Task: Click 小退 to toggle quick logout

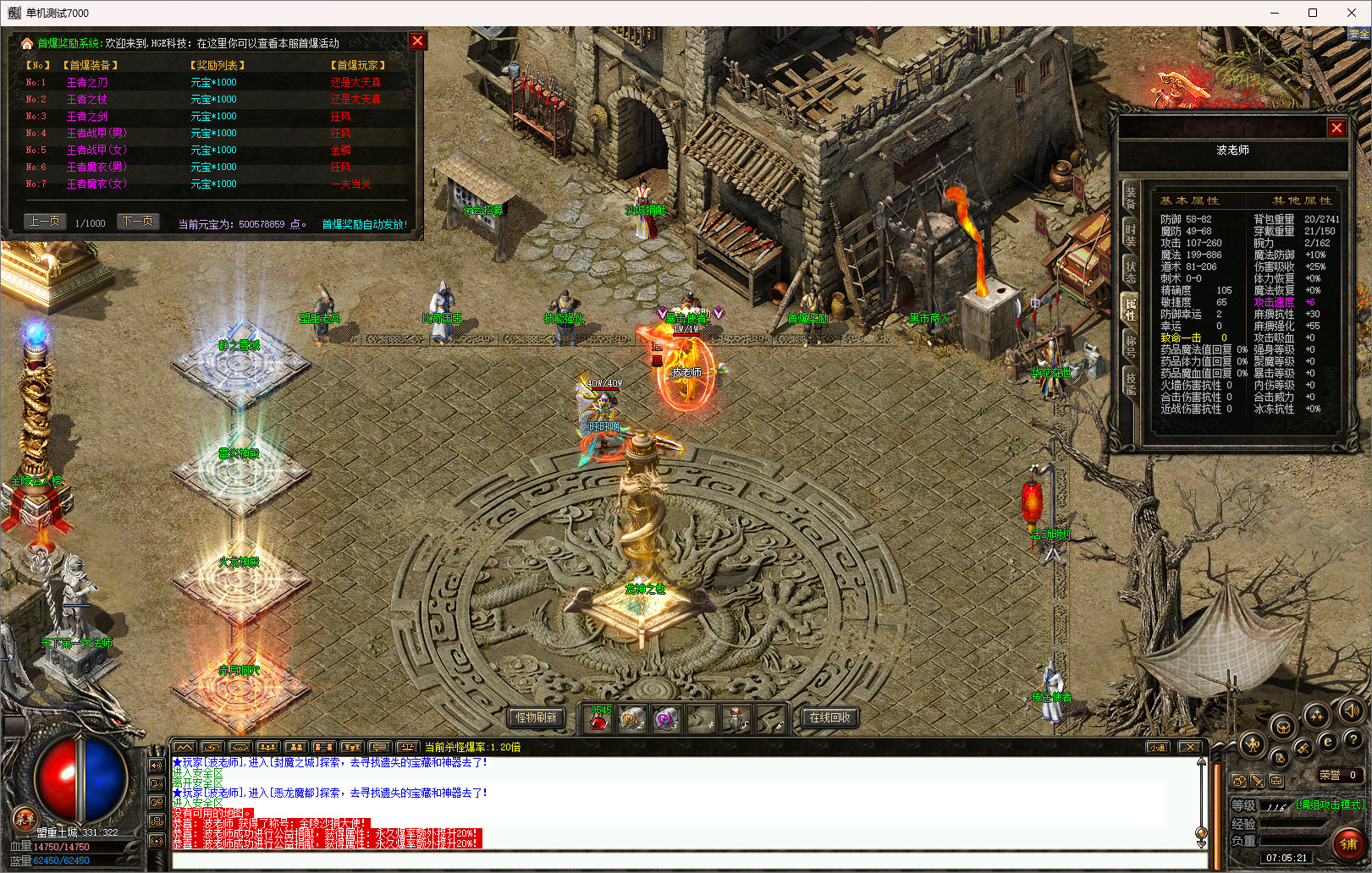Action: (x=1159, y=747)
